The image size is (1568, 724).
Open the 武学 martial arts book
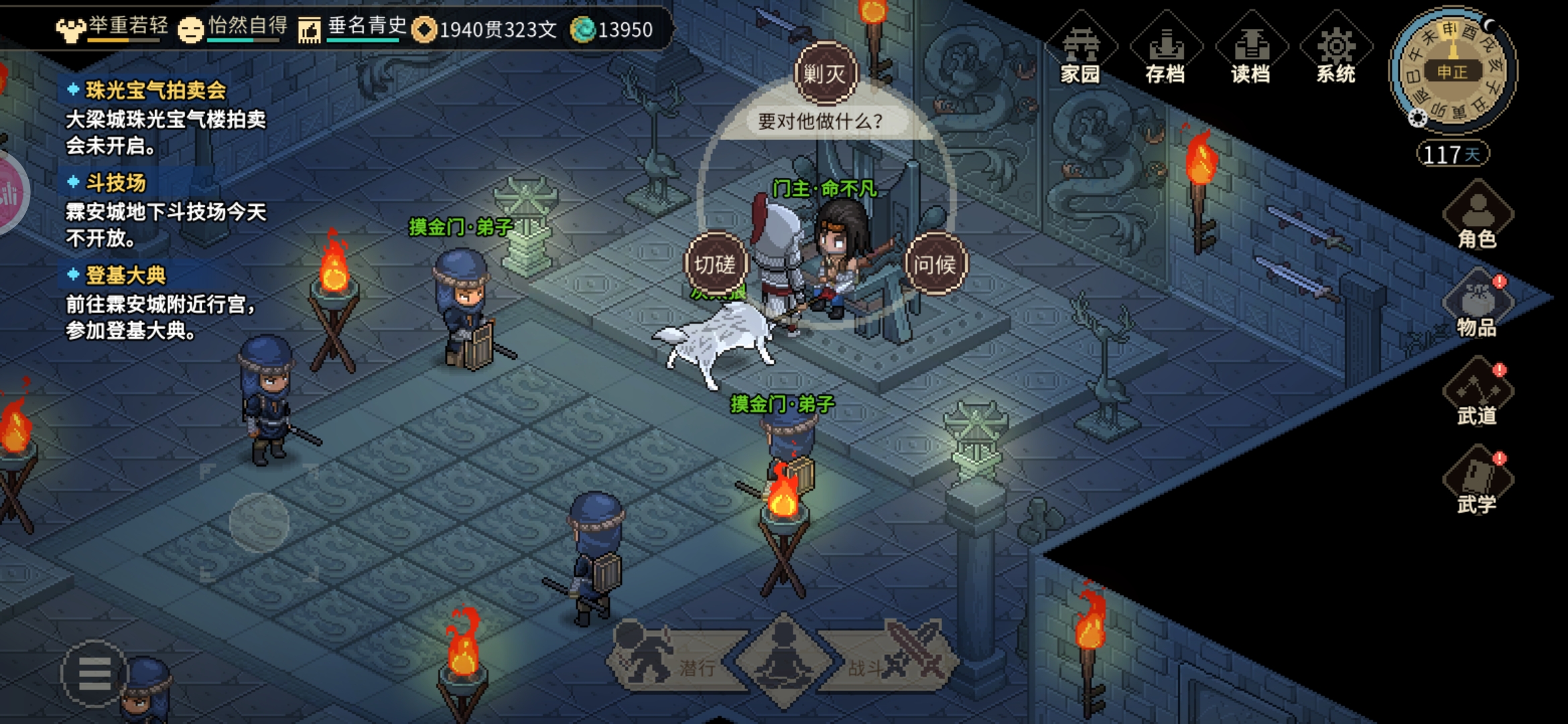[1477, 483]
